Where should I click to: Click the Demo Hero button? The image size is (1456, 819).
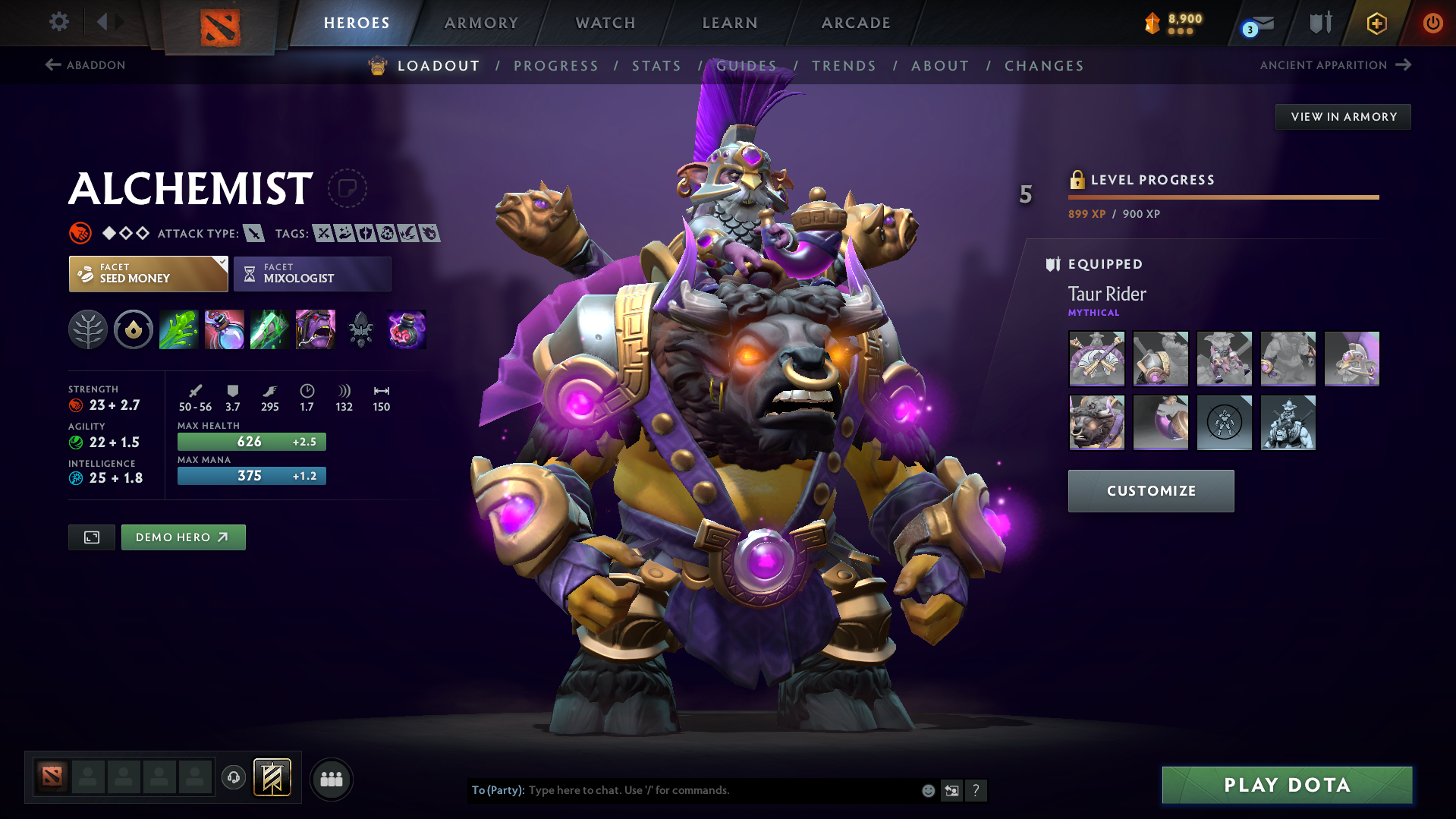[x=183, y=537]
